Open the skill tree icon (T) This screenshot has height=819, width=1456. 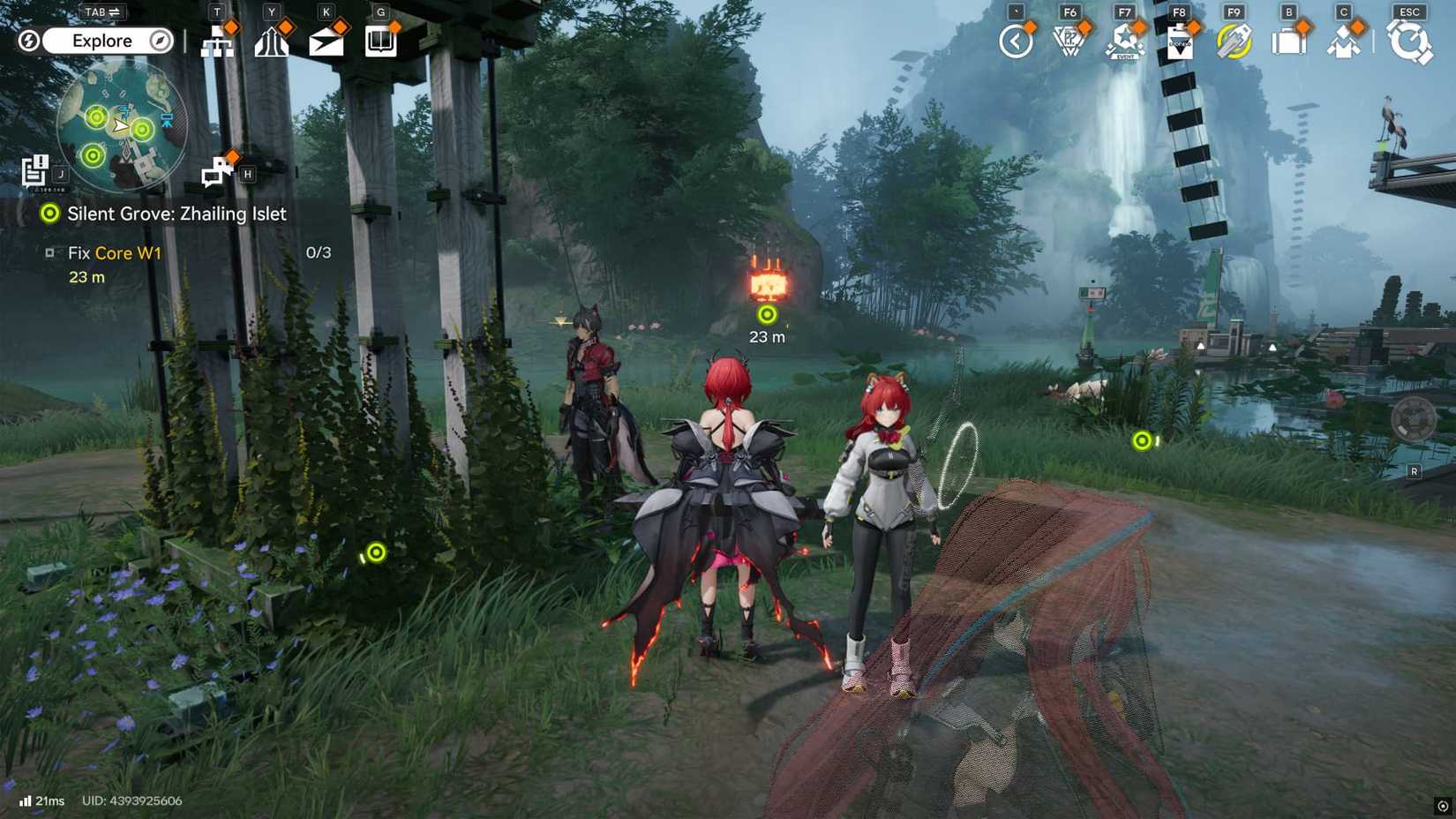218,41
